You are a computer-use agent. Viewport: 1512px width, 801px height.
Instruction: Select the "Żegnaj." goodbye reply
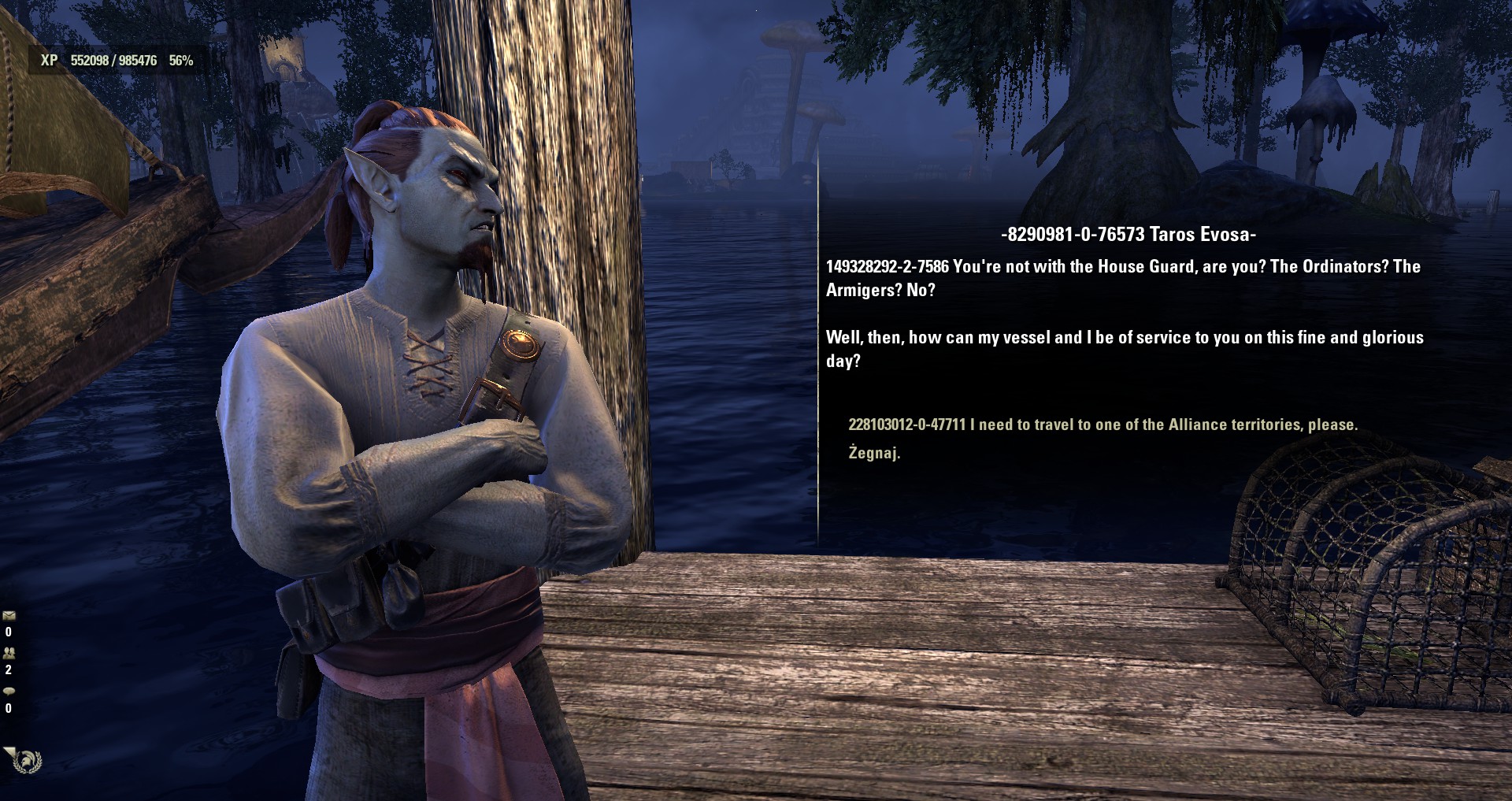point(873,453)
